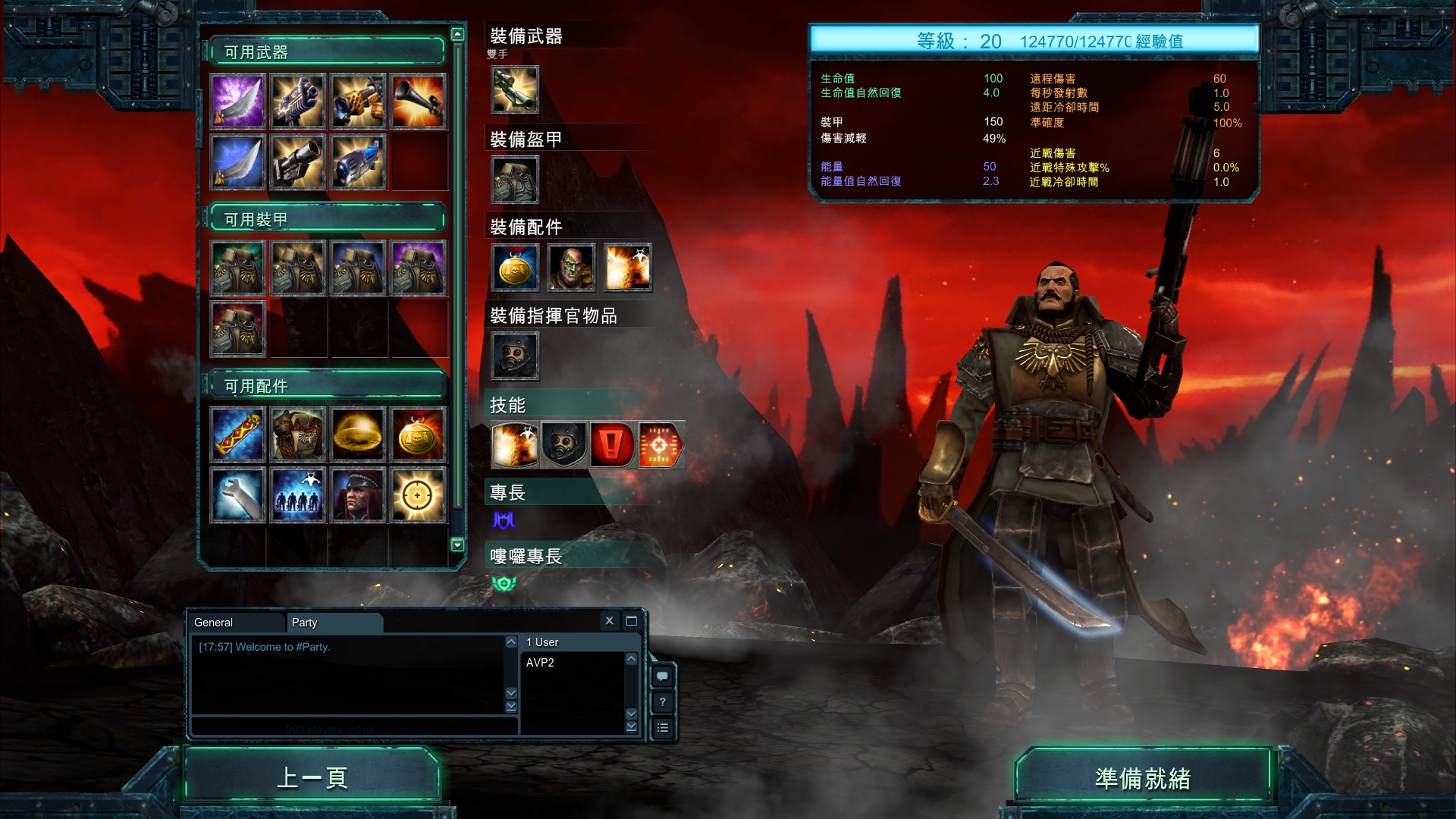1456x819 pixels.
Task: Click the chat help question mark button
Action: (x=663, y=702)
